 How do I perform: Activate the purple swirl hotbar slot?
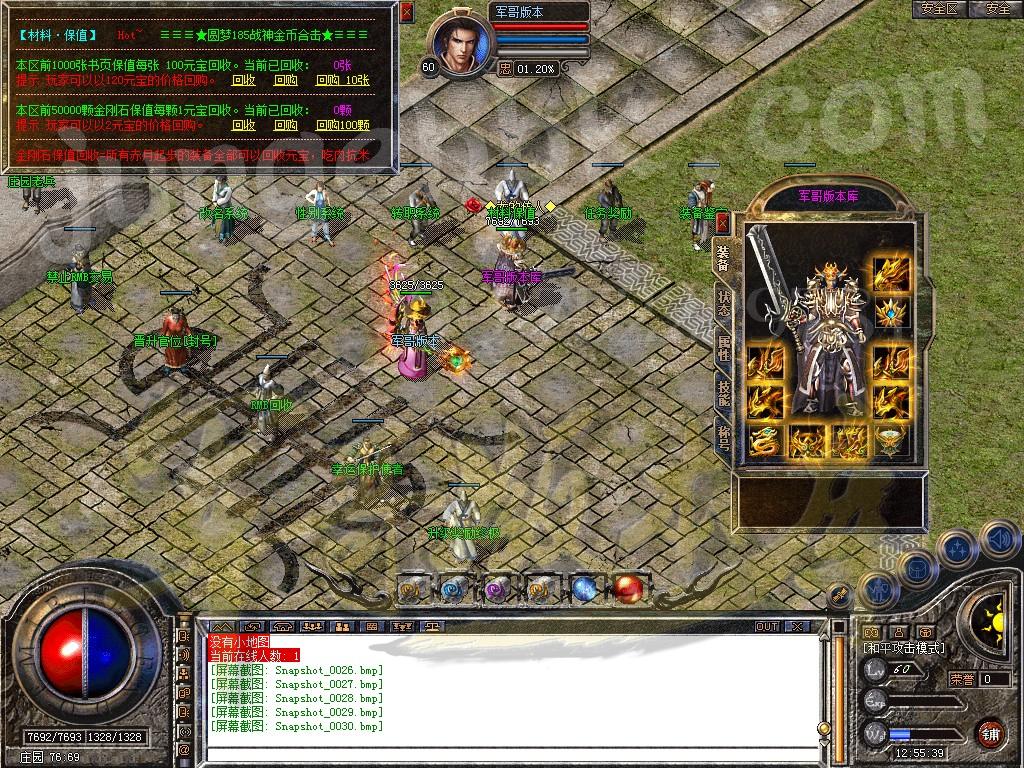[497, 588]
